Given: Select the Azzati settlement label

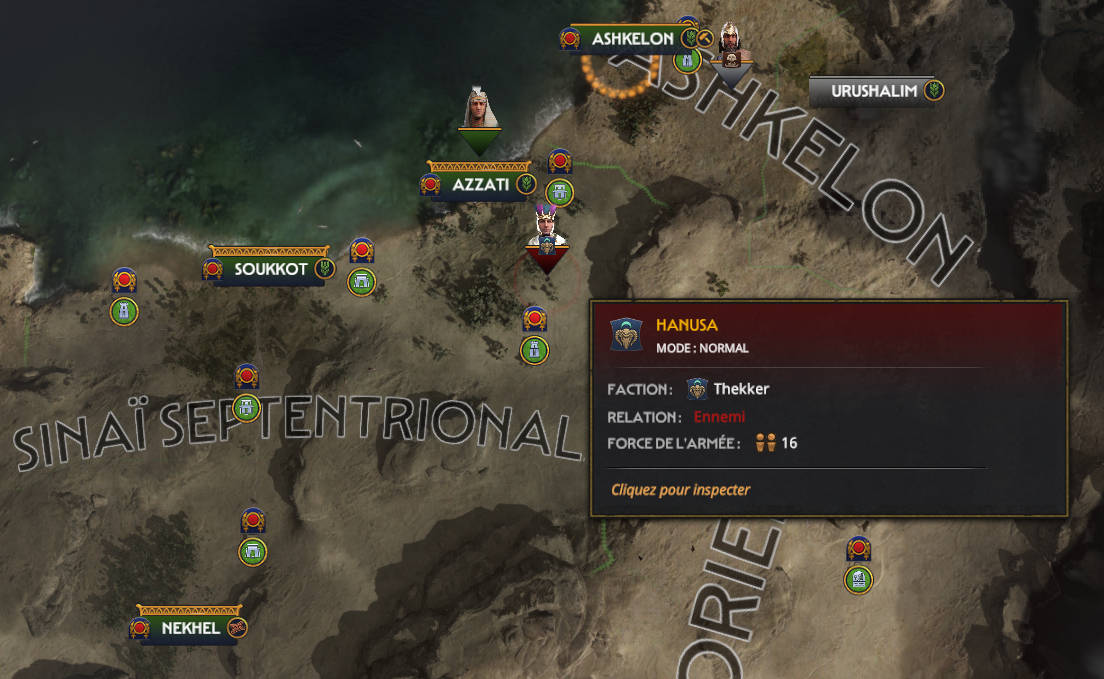Looking at the screenshot, I should pos(480,185).
